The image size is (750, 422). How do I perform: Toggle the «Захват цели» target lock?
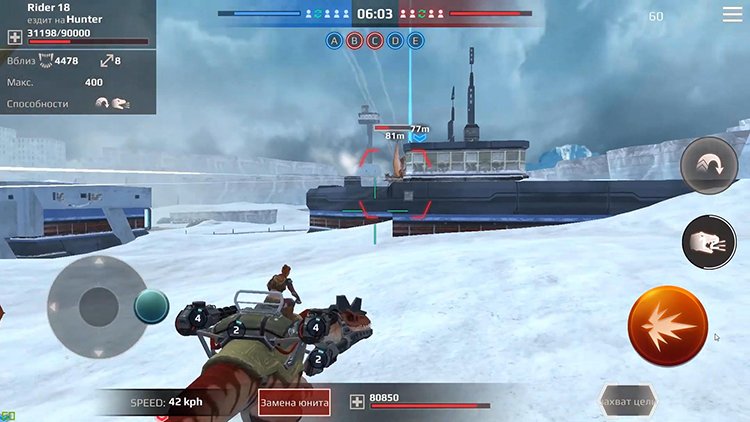pyautogui.click(x=627, y=401)
